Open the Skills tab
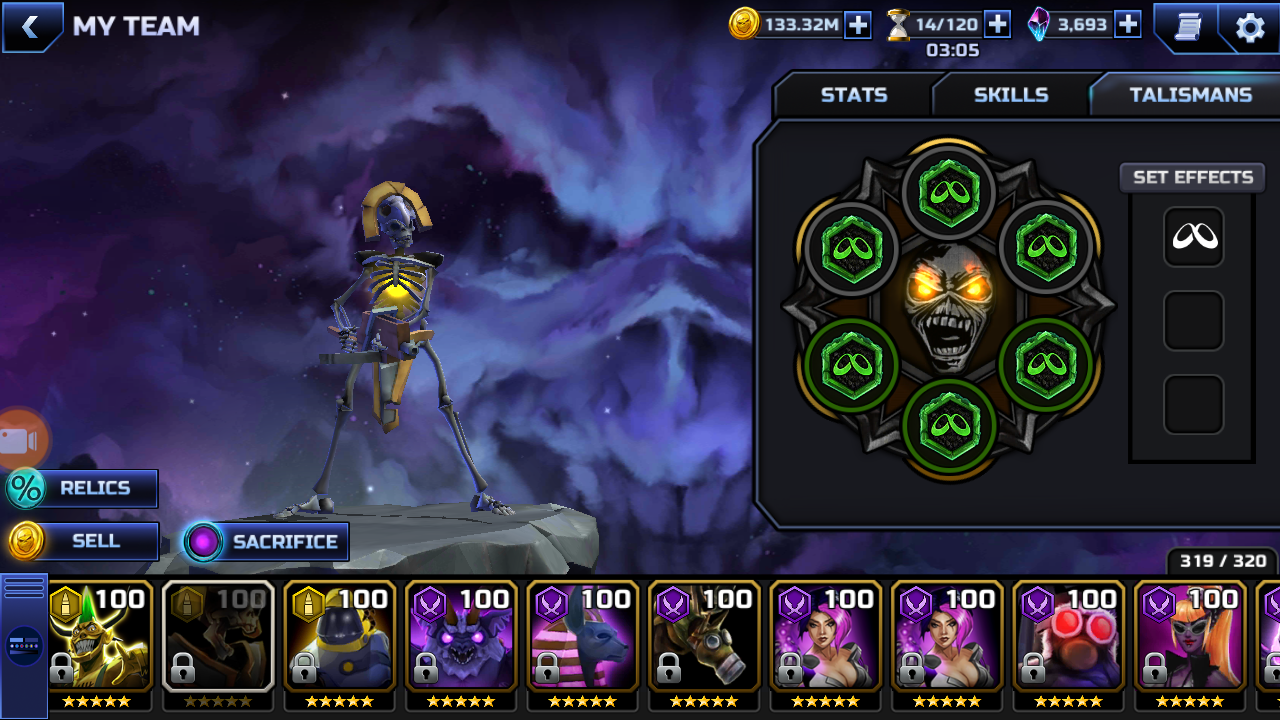1280x720 pixels. 1010,95
